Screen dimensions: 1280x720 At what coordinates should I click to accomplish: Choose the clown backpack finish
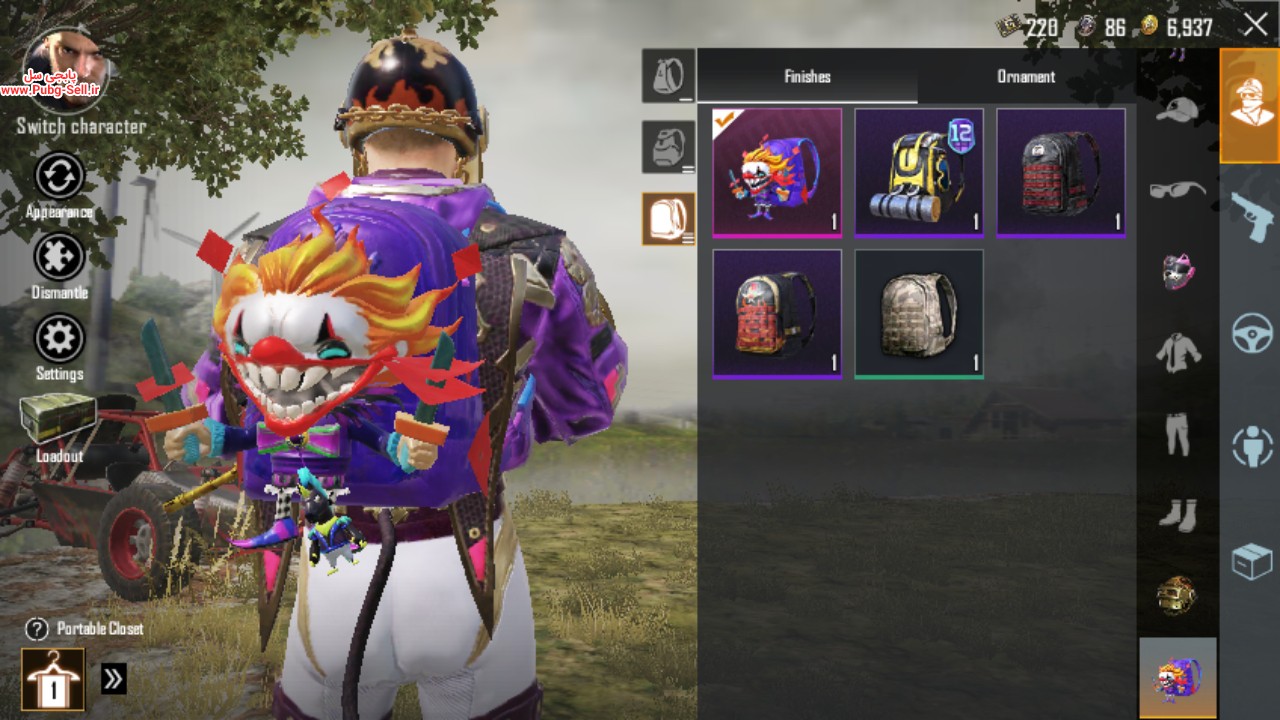tap(777, 172)
